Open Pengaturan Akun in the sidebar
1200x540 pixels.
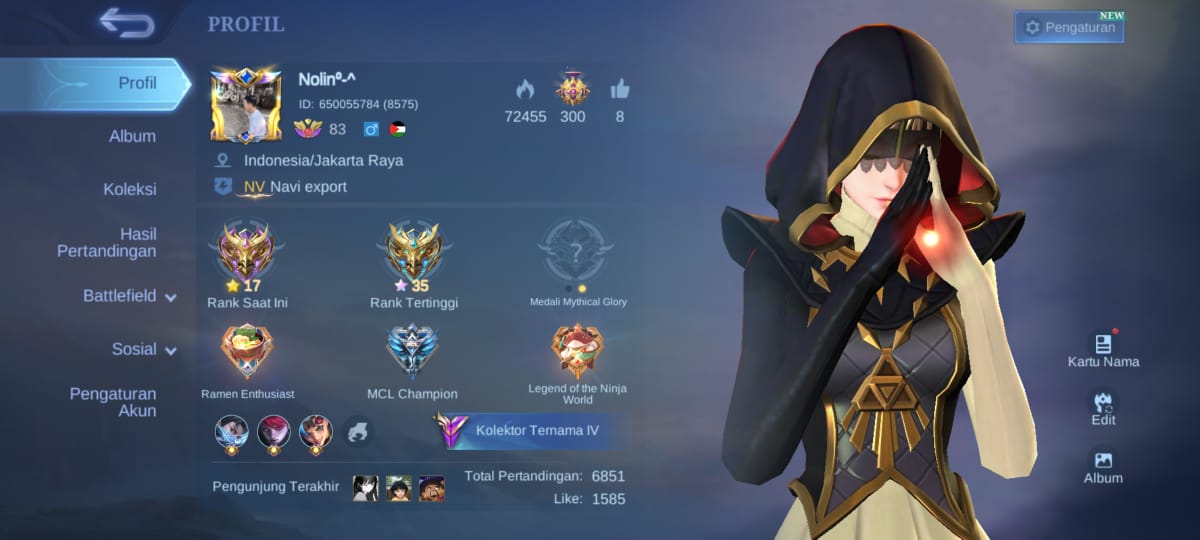click(x=113, y=402)
